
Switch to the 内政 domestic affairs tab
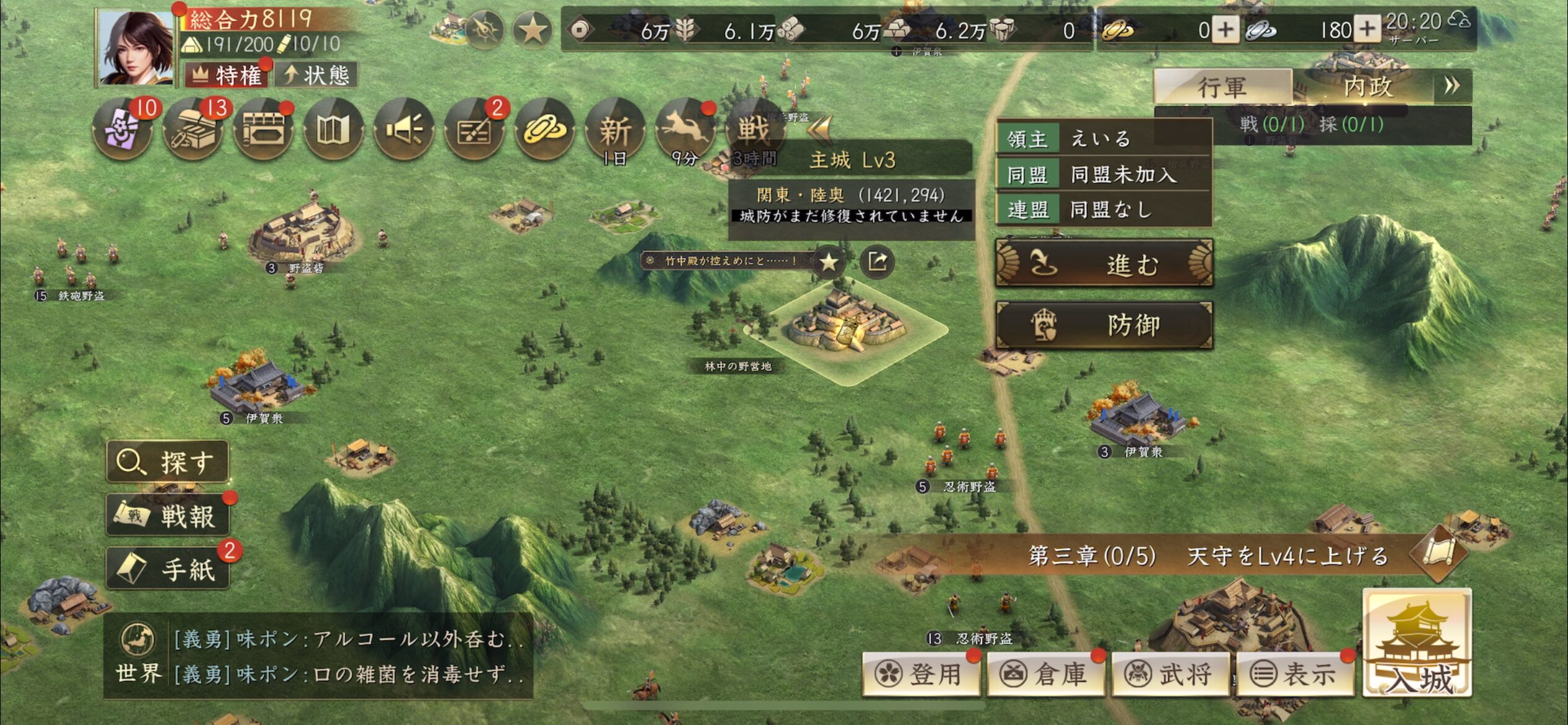(x=1367, y=87)
